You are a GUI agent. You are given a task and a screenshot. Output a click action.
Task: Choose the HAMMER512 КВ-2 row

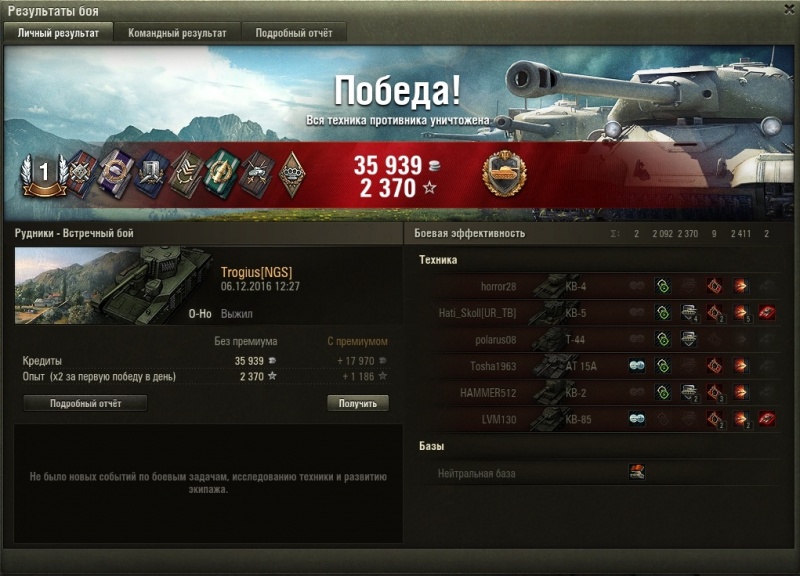(x=598, y=392)
